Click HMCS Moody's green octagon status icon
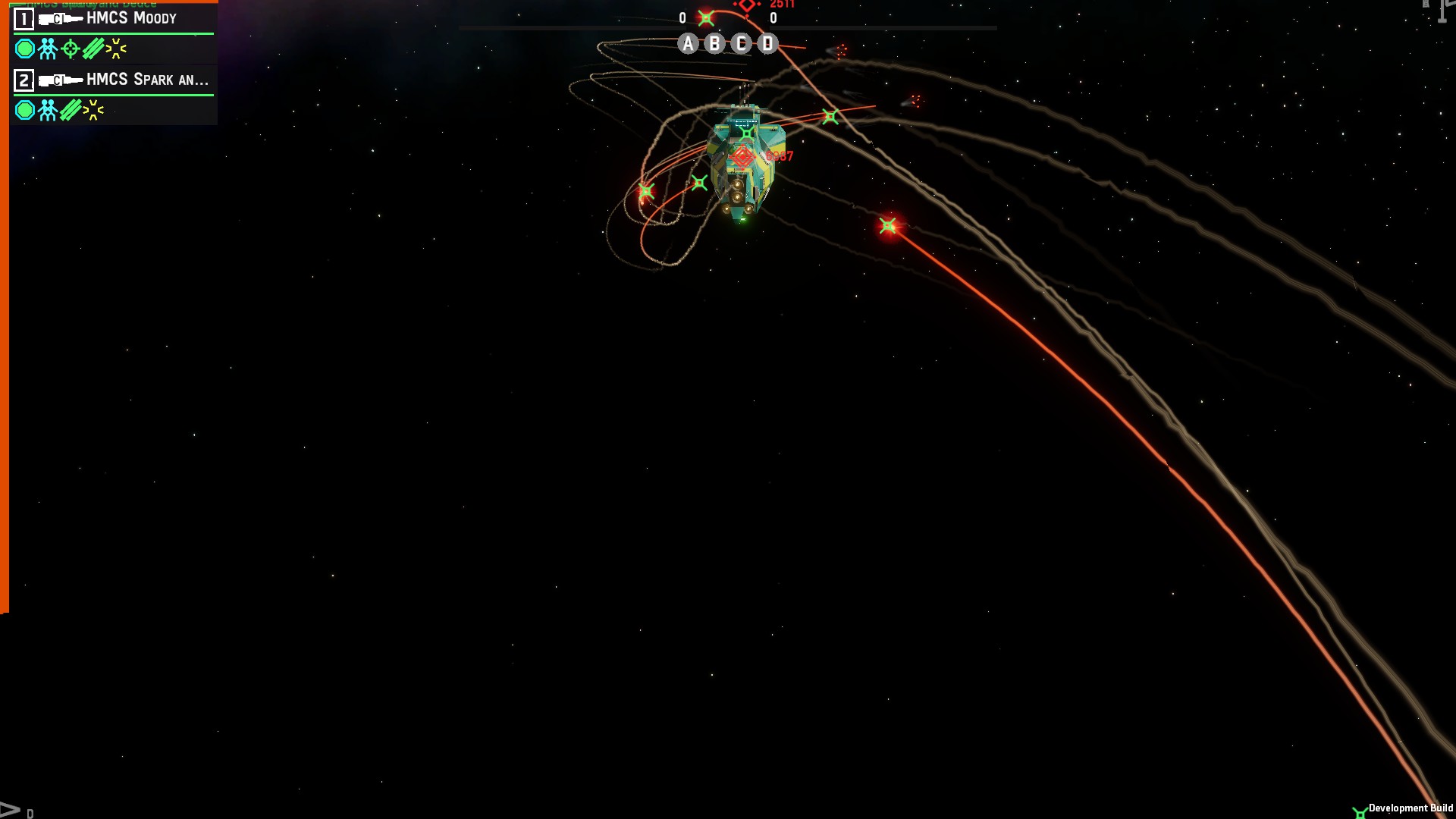Viewport: 1456px width, 819px height. [25, 49]
